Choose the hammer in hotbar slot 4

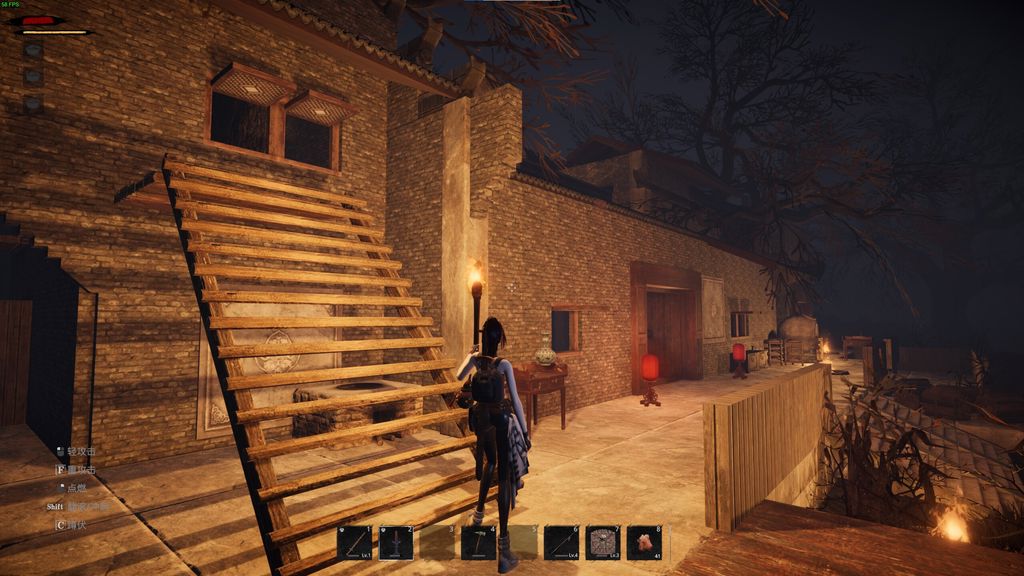coord(479,543)
